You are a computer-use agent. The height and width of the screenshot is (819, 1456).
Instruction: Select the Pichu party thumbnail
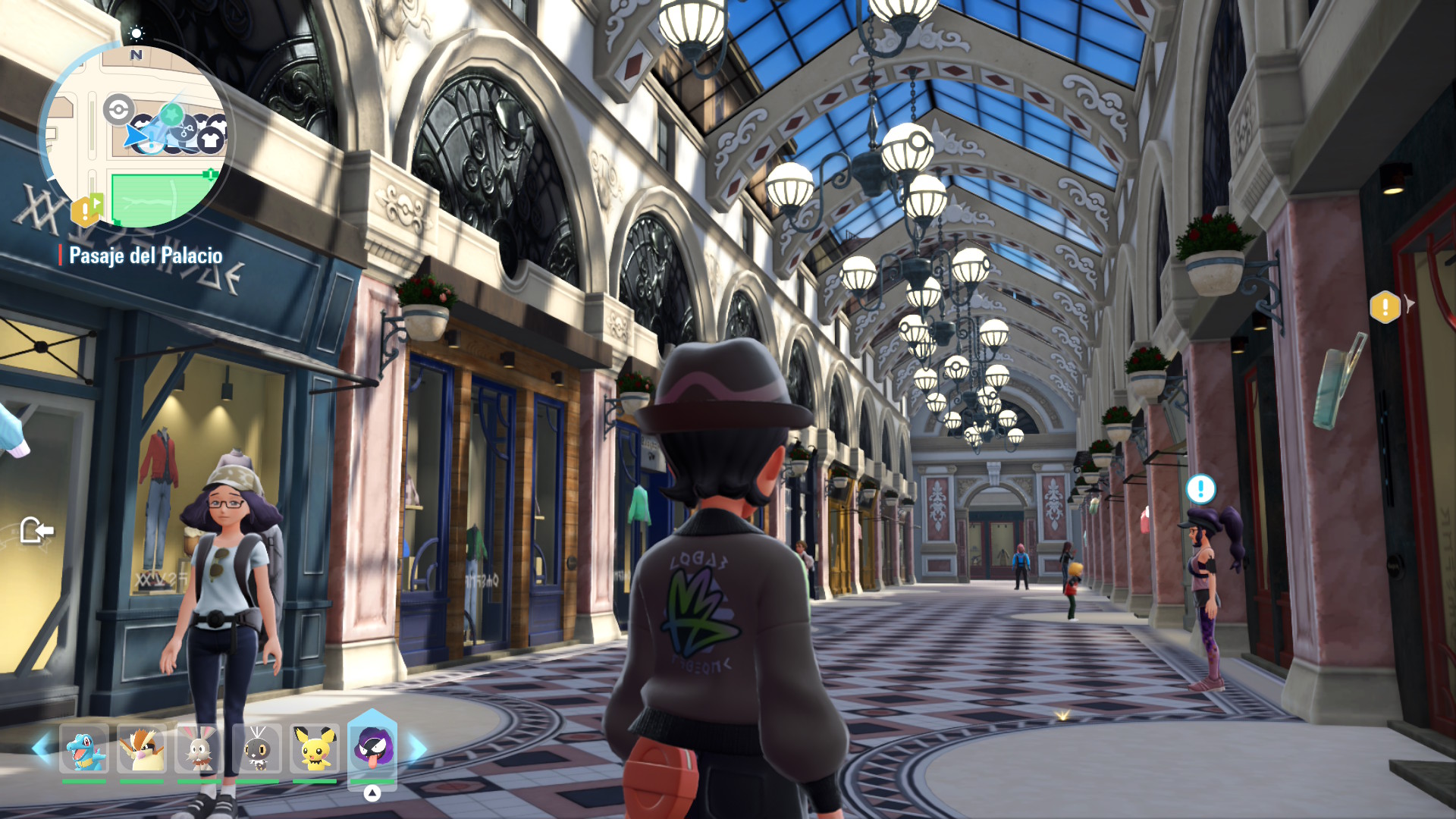pos(314,748)
